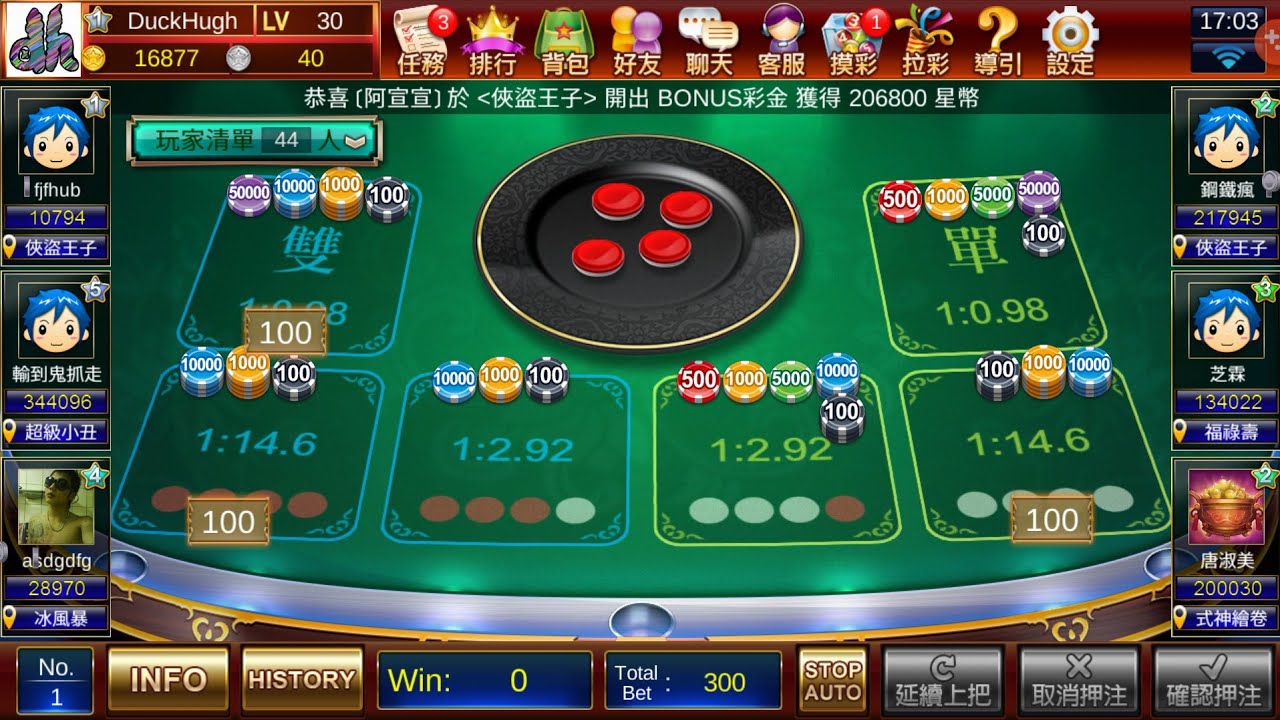Open the 任務 missions icon
Image resolution: width=1280 pixels, height=720 pixels.
[421, 41]
